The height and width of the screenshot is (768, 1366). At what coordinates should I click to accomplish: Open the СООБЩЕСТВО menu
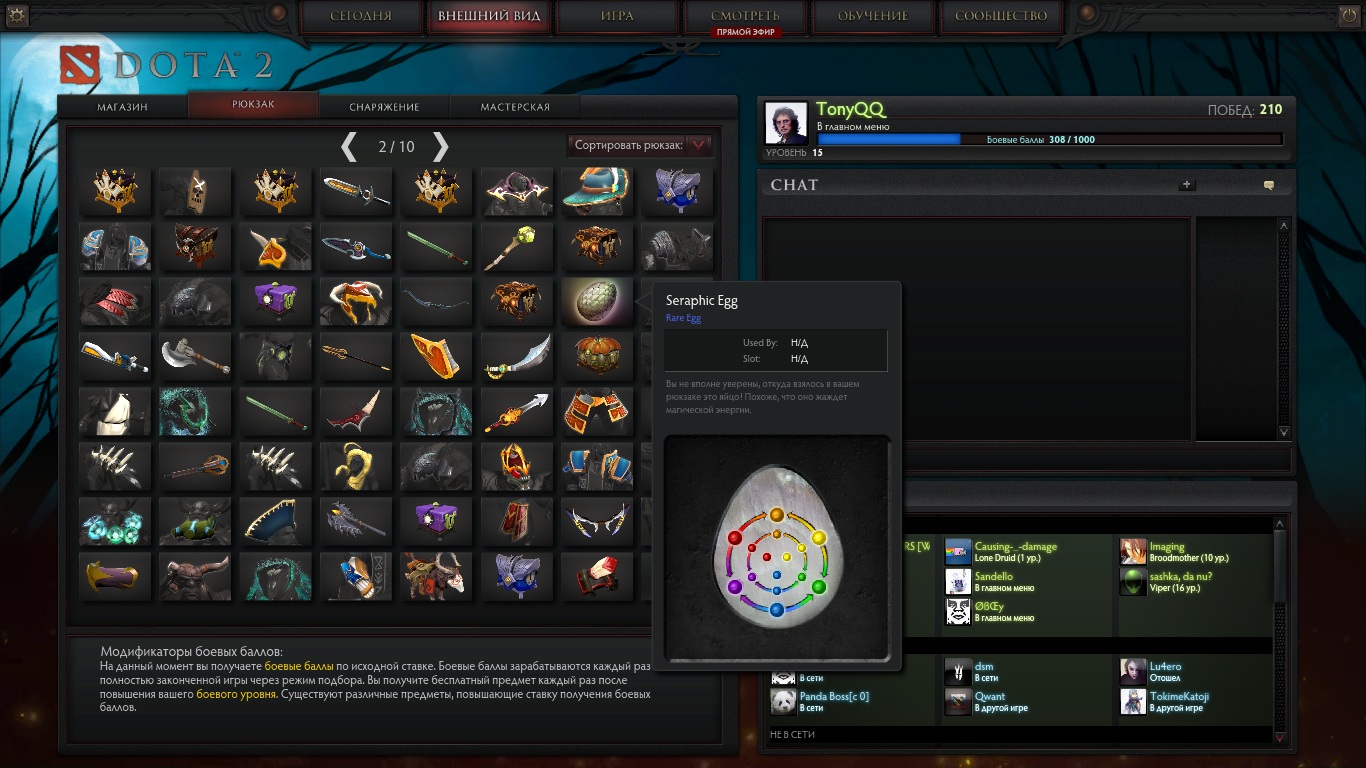pos(1001,16)
